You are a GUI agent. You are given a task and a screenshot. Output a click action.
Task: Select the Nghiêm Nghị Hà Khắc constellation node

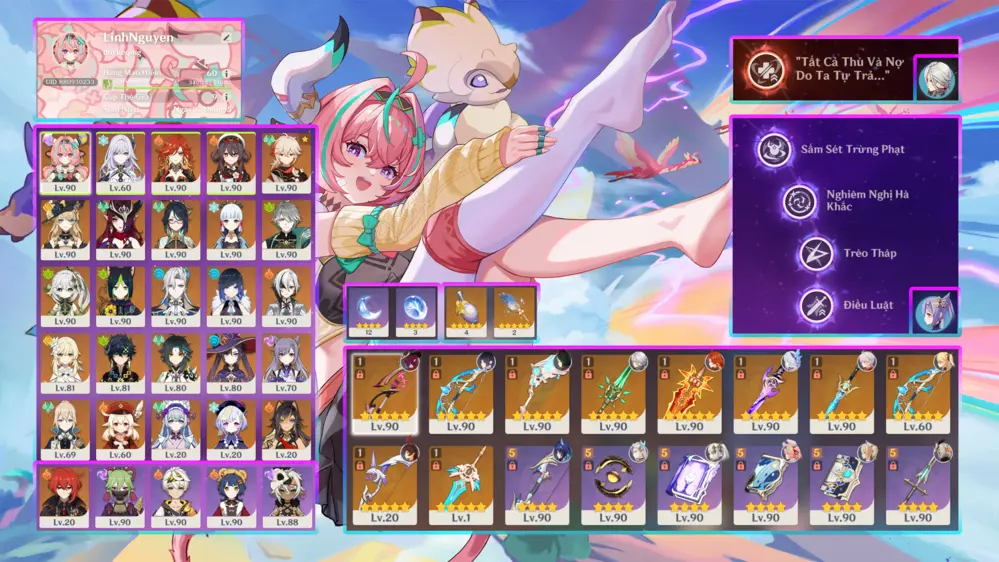tap(799, 201)
